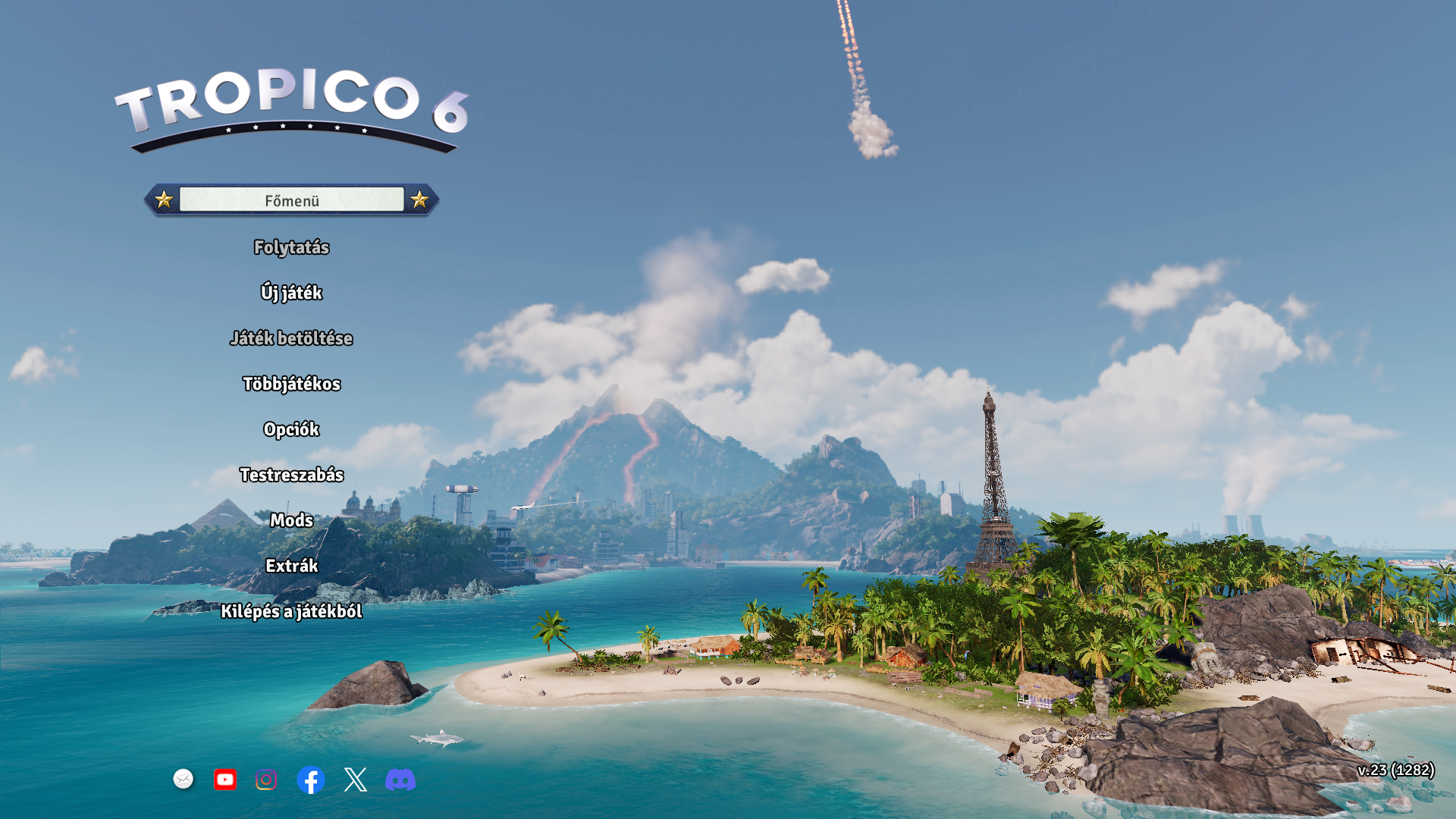Choose the Többjátékos multiplayer entry
Viewport: 1456px width, 819px height.
pos(291,384)
